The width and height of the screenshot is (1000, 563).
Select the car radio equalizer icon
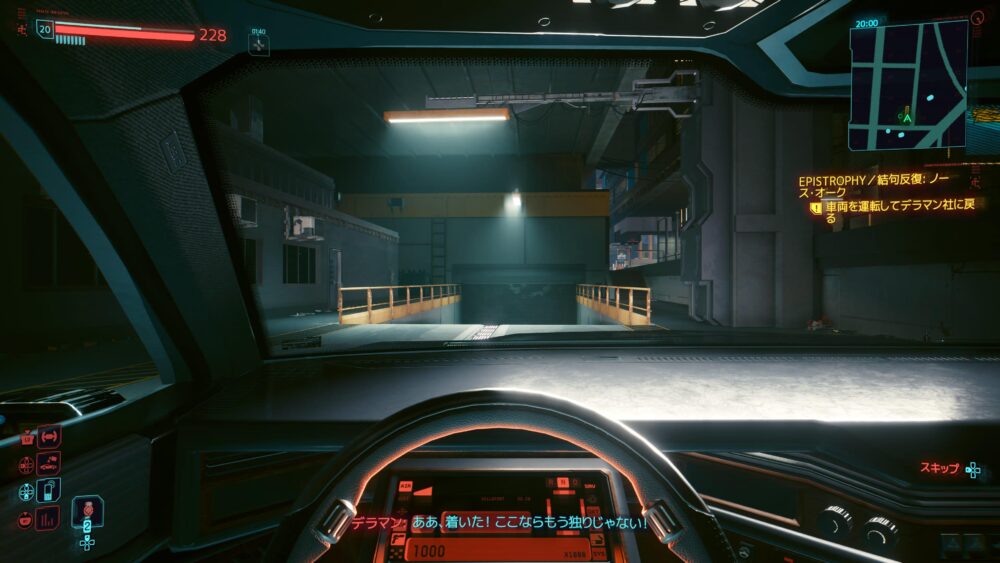tap(47, 518)
